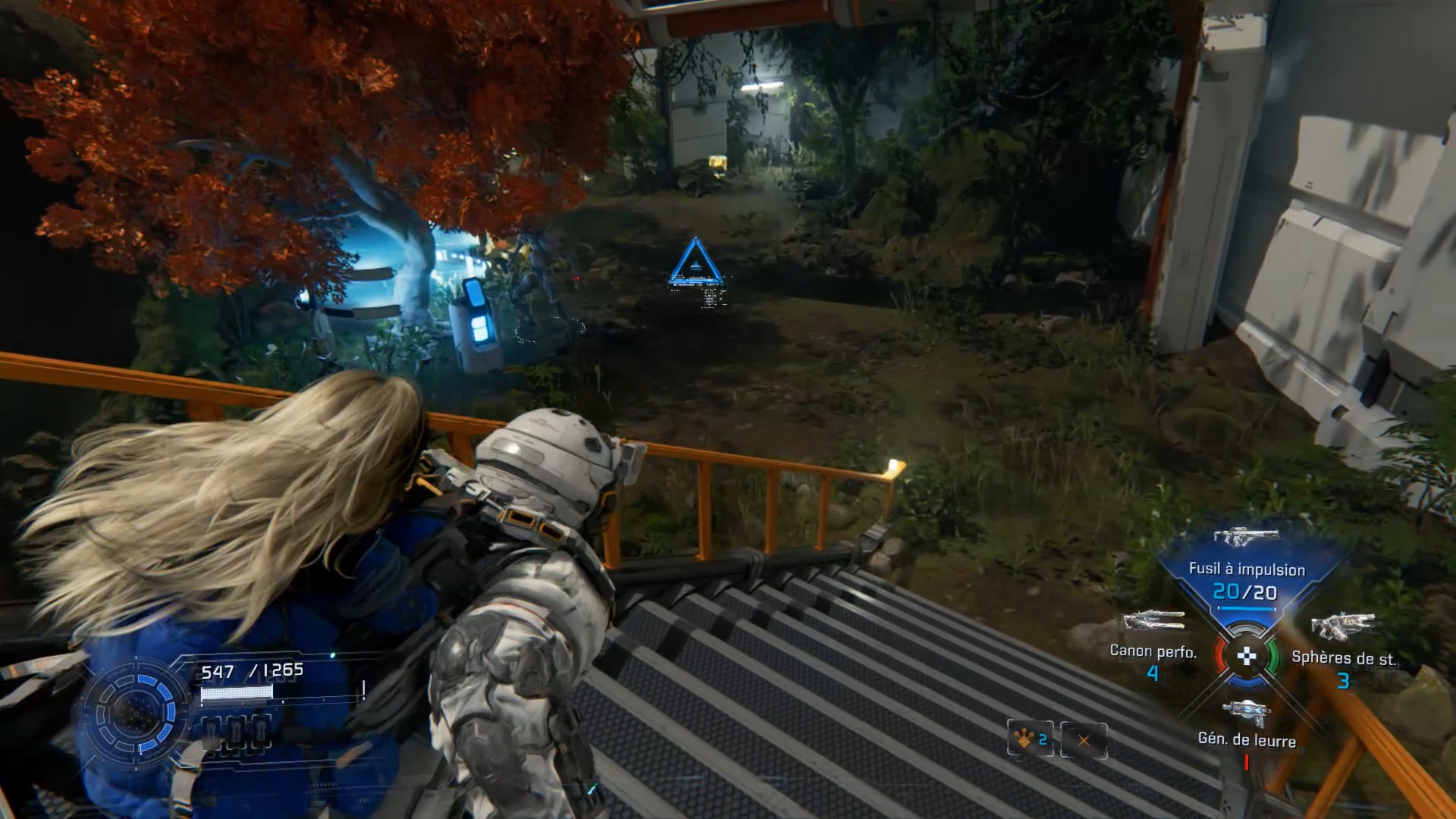Click the weapon wheel center d-pad

click(x=1247, y=657)
